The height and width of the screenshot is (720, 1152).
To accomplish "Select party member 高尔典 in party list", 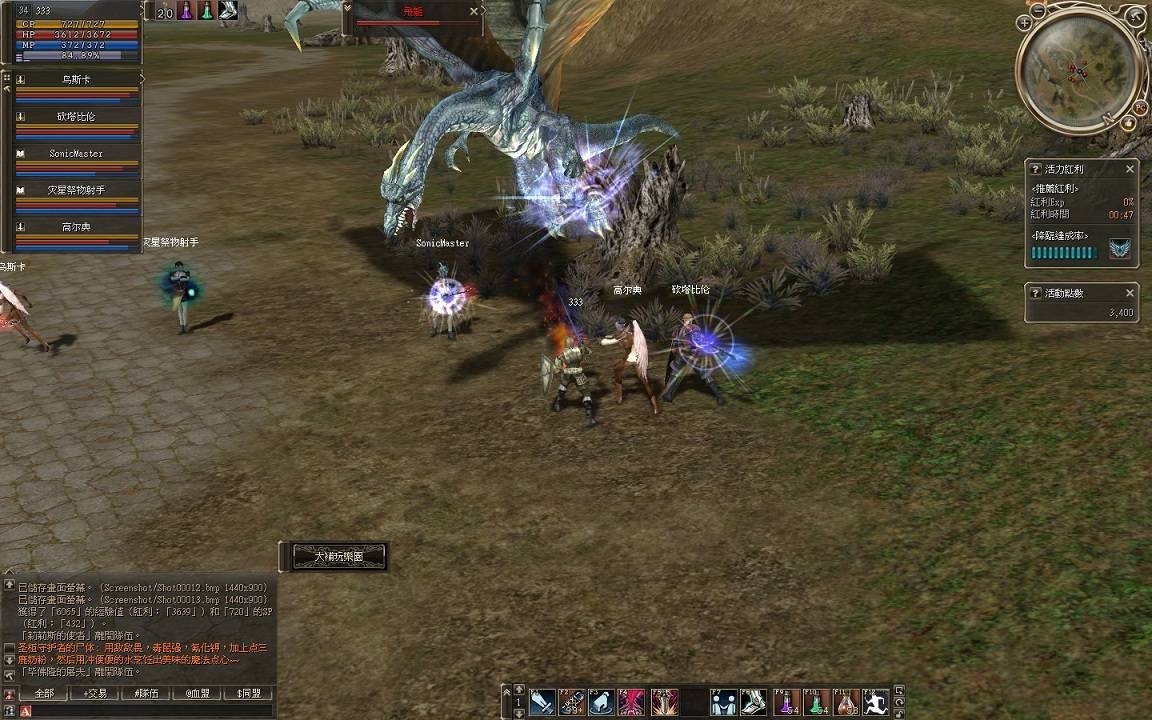I will [x=76, y=227].
